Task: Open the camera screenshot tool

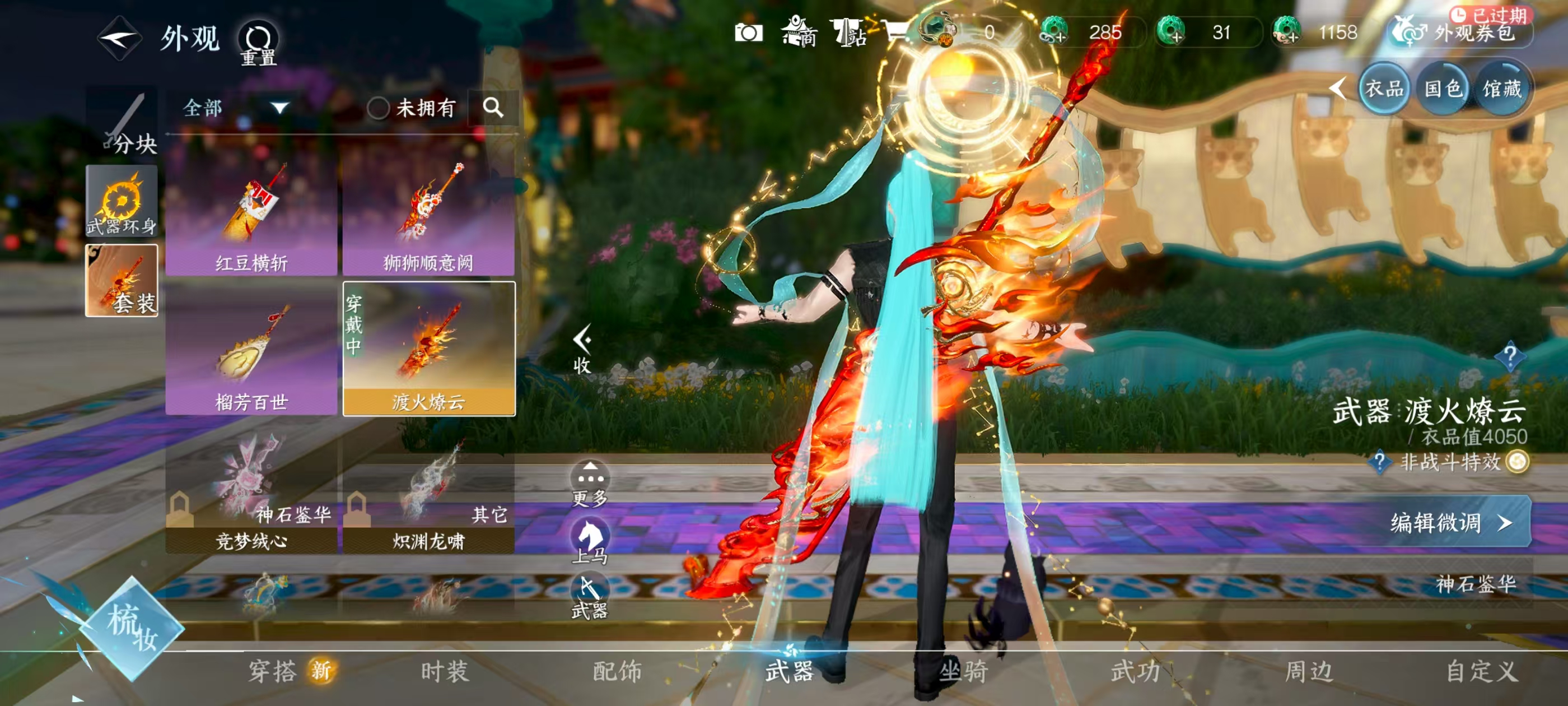Action: point(751,34)
